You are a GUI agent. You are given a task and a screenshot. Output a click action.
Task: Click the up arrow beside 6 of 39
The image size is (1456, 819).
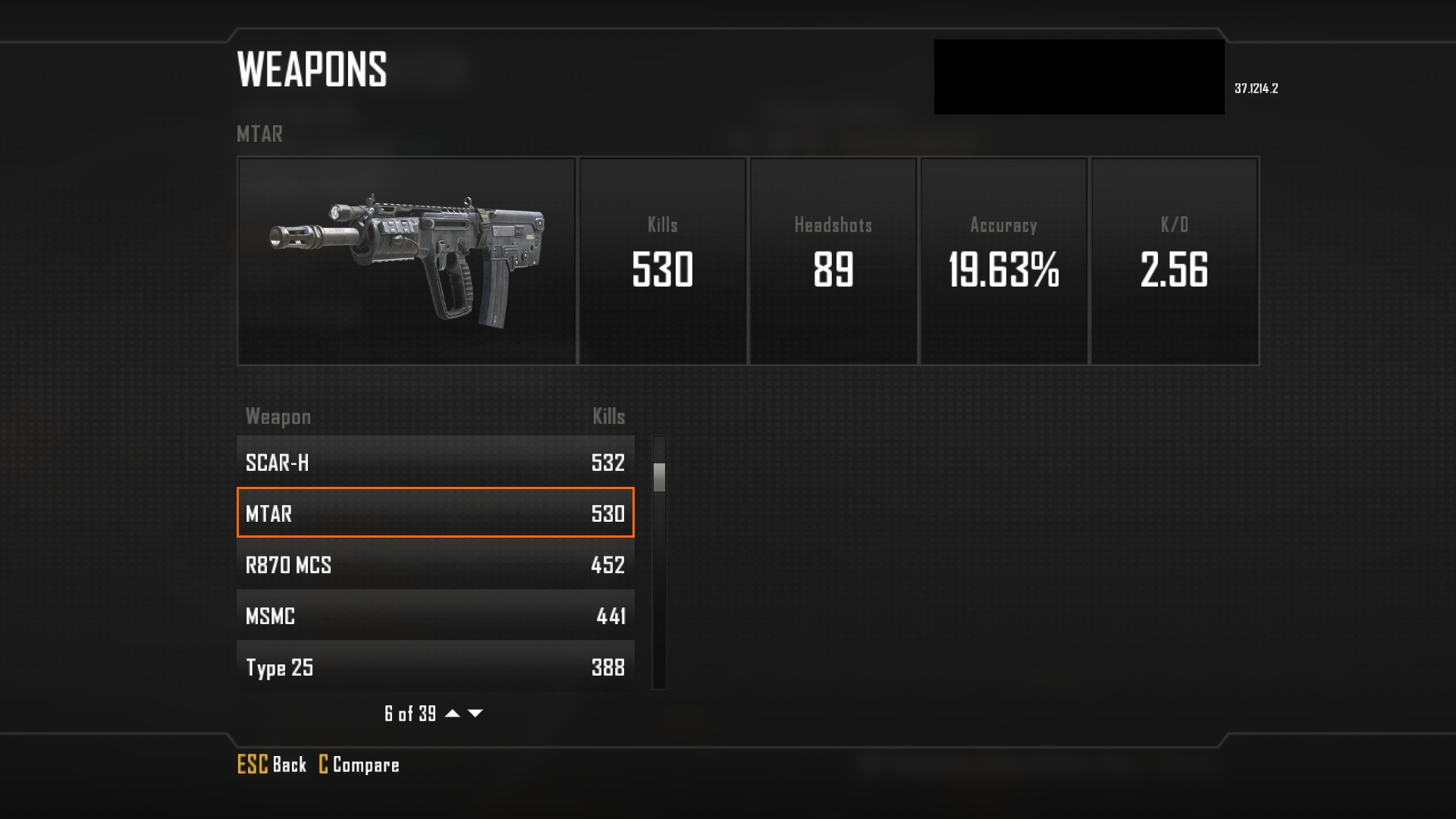coord(453,713)
